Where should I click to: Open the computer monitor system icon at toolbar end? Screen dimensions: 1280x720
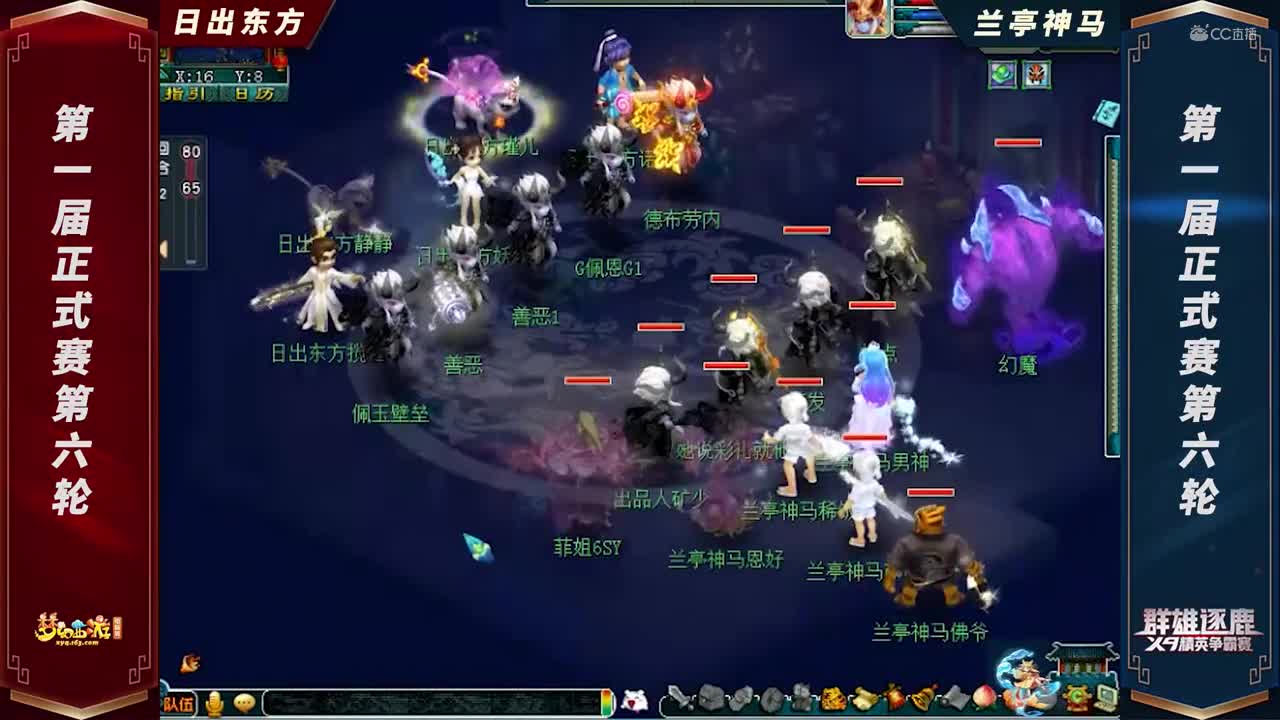pyautogui.click(x=1106, y=698)
